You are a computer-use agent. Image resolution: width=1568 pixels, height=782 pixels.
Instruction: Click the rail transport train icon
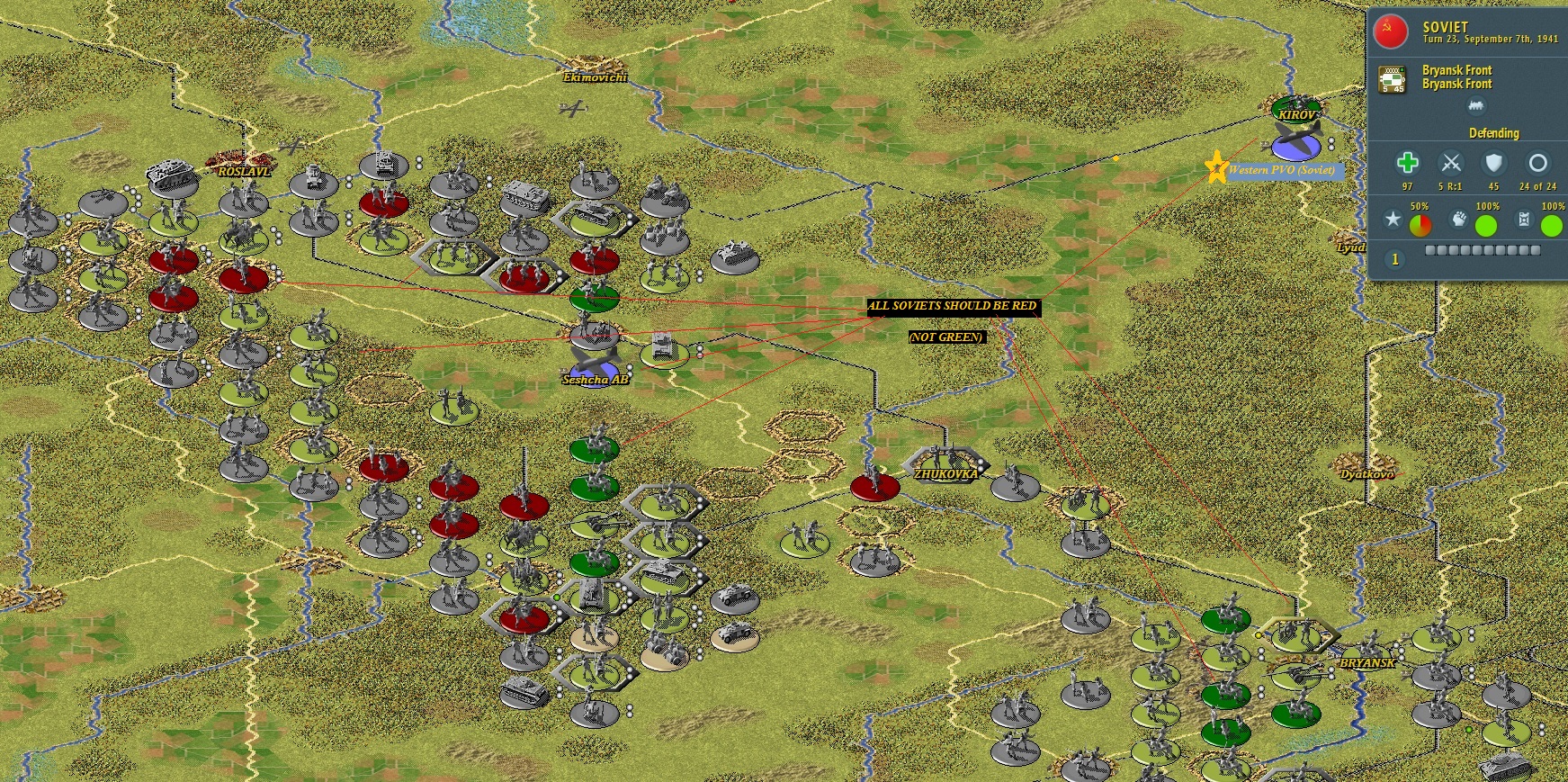tap(1476, 105)
